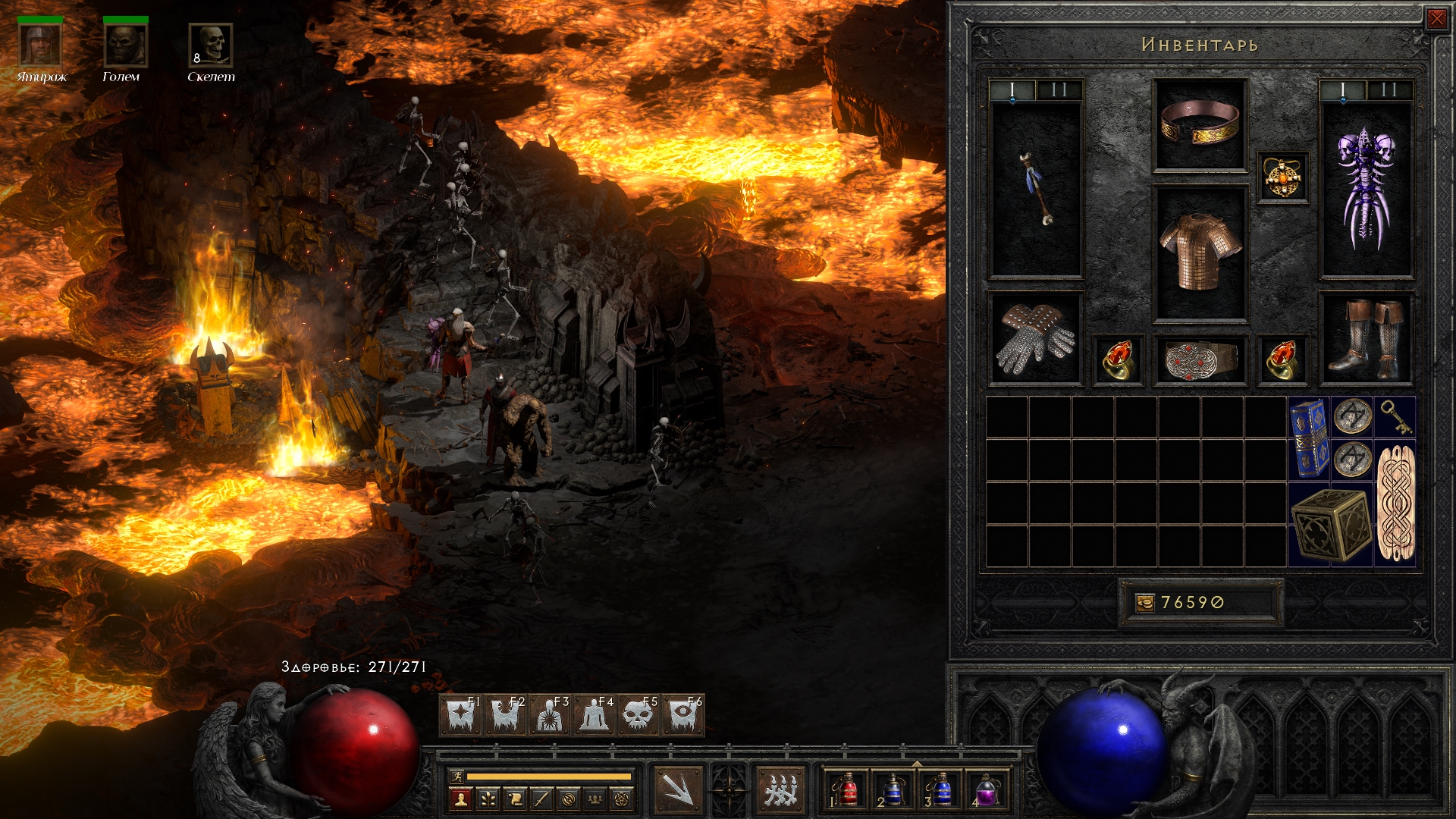Select the blue tome in inventory

click(x=1309, y=438)
